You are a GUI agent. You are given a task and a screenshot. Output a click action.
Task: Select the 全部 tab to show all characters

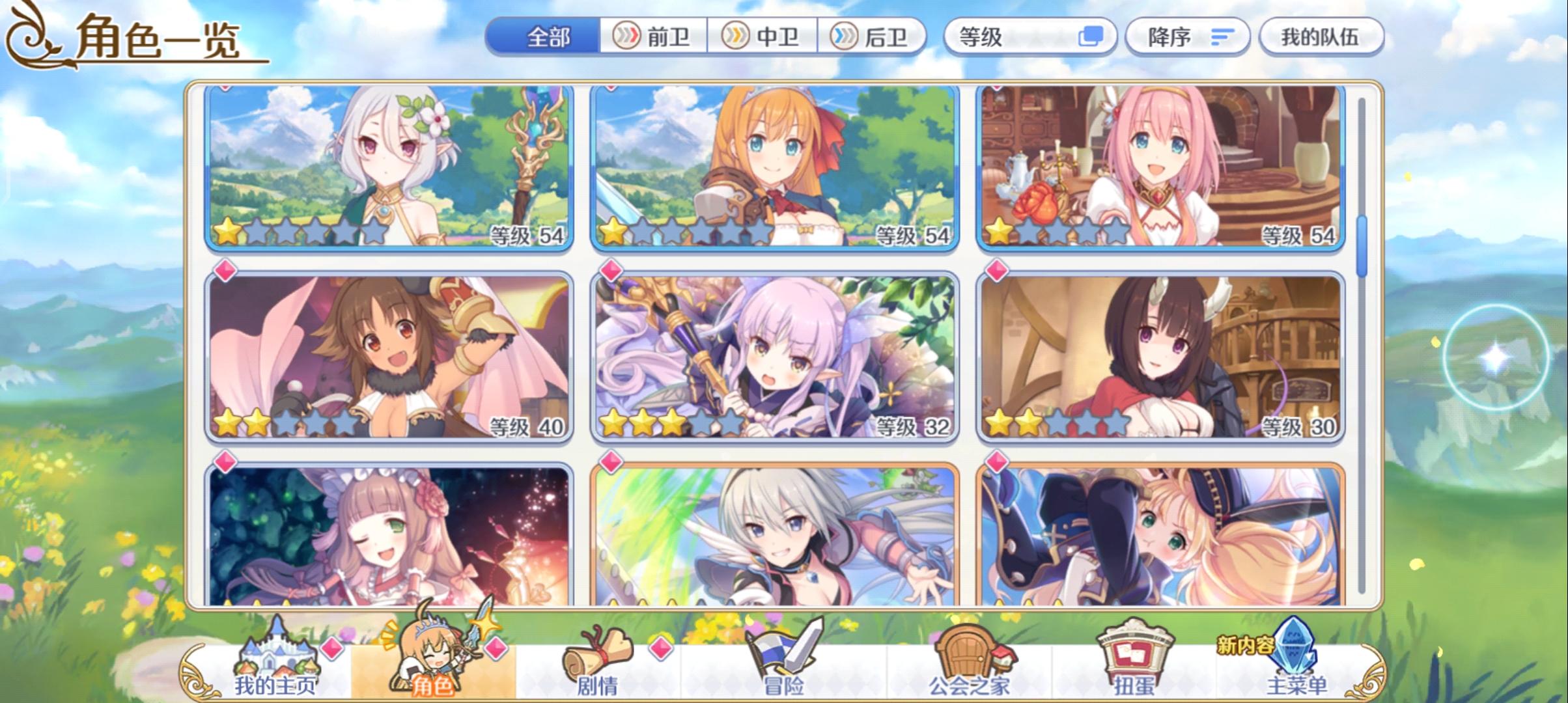coord(548,37)
